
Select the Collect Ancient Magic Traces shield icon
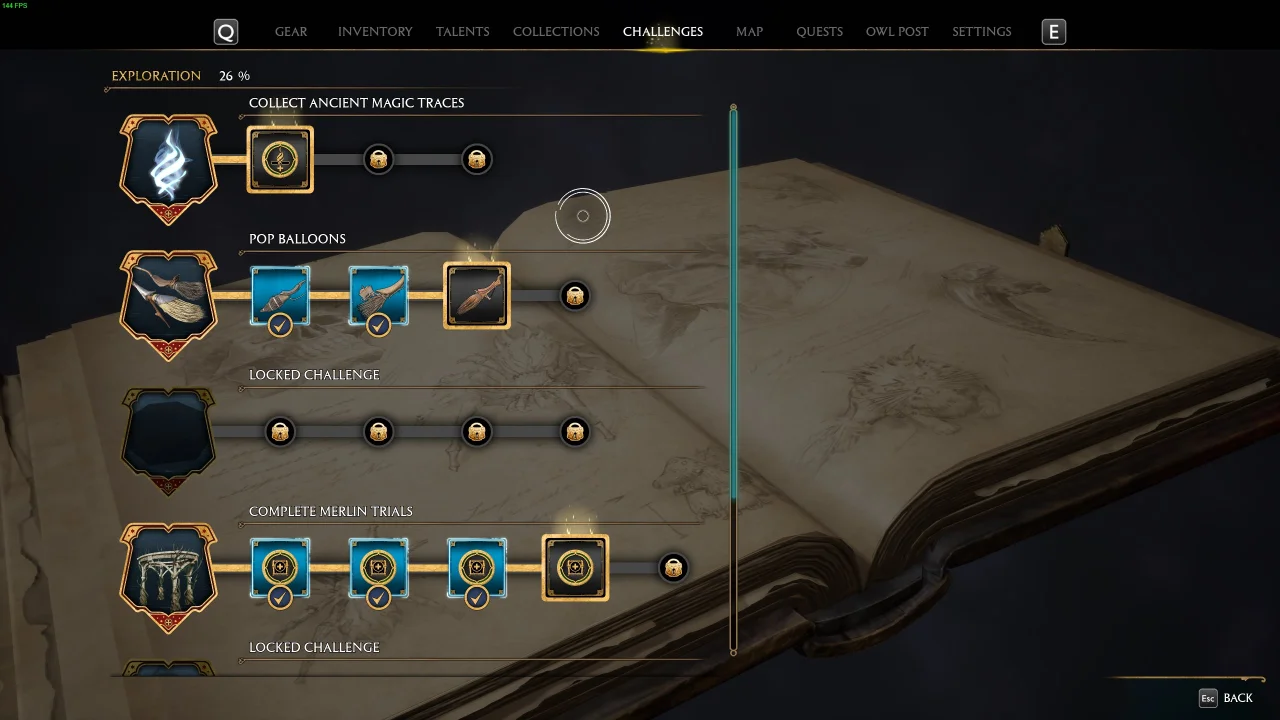tap(168, 166)
